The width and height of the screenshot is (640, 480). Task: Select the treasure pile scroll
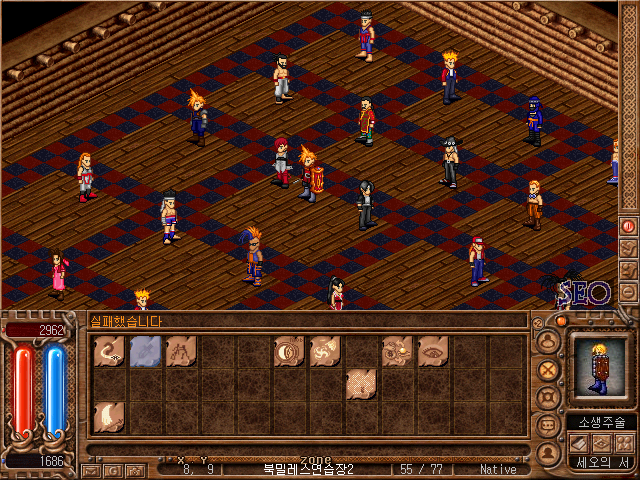tap(397, 351)
